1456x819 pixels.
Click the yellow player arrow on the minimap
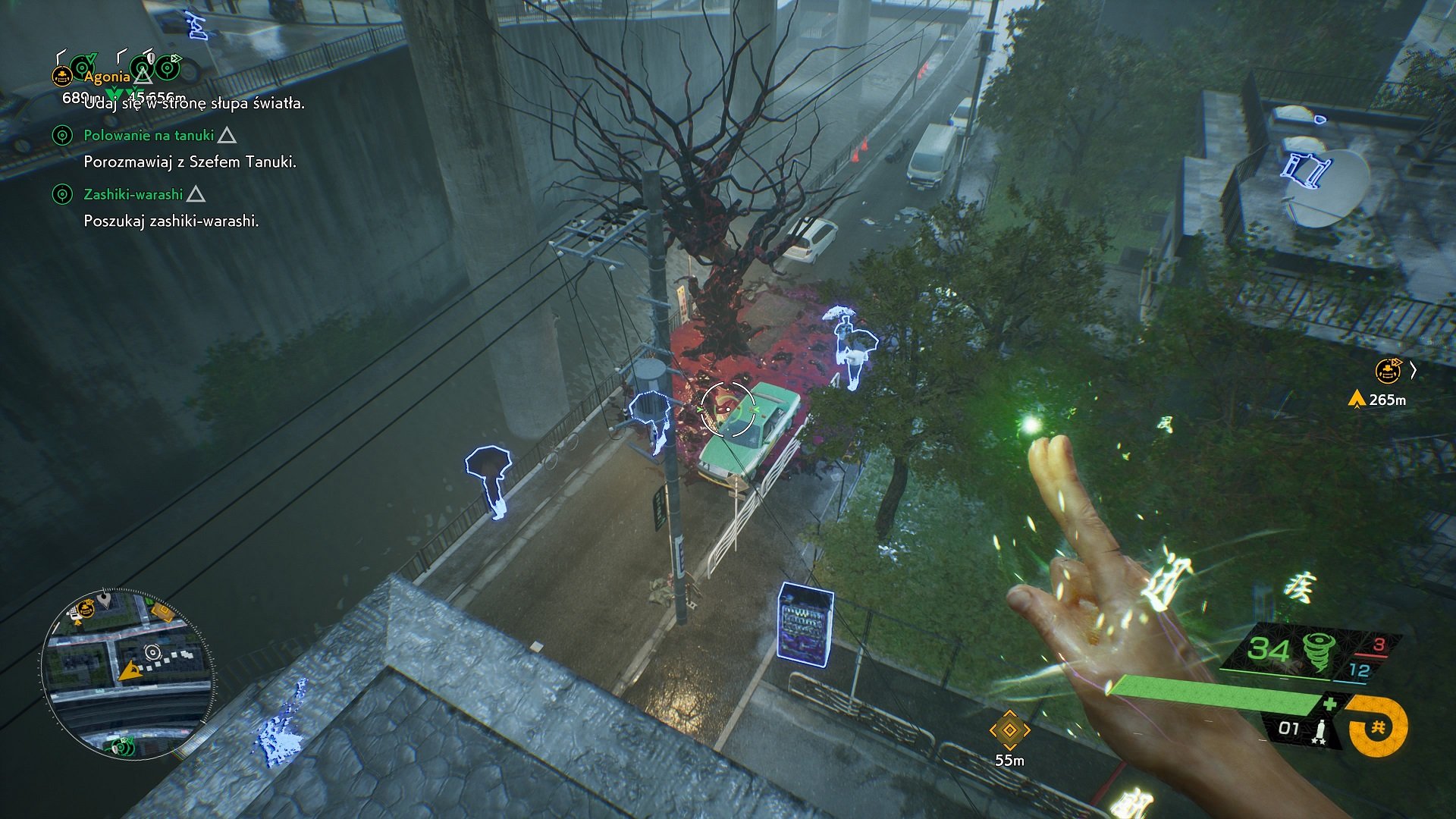(129, 671)
